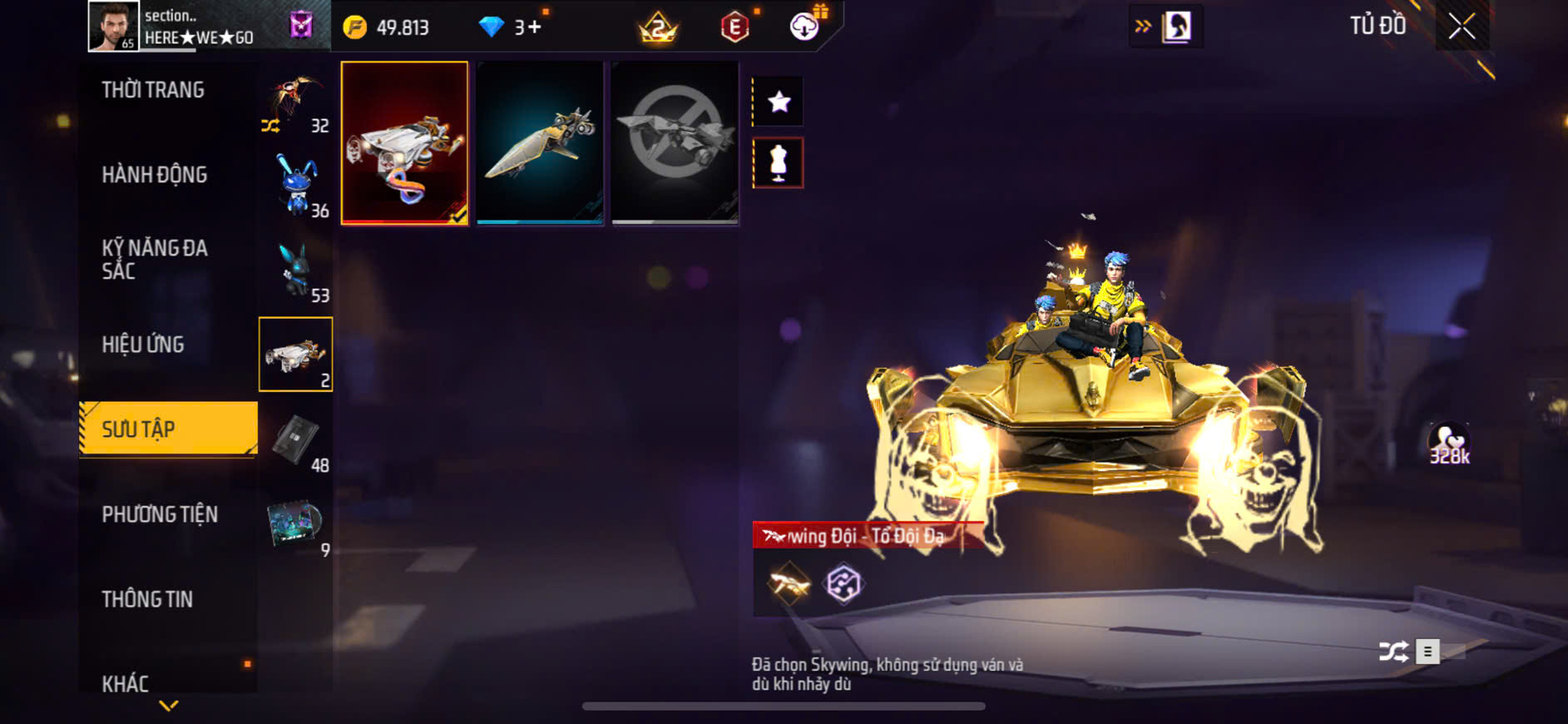
Task: Toggle the shuffle random icon near platform
Action: 1393,651
